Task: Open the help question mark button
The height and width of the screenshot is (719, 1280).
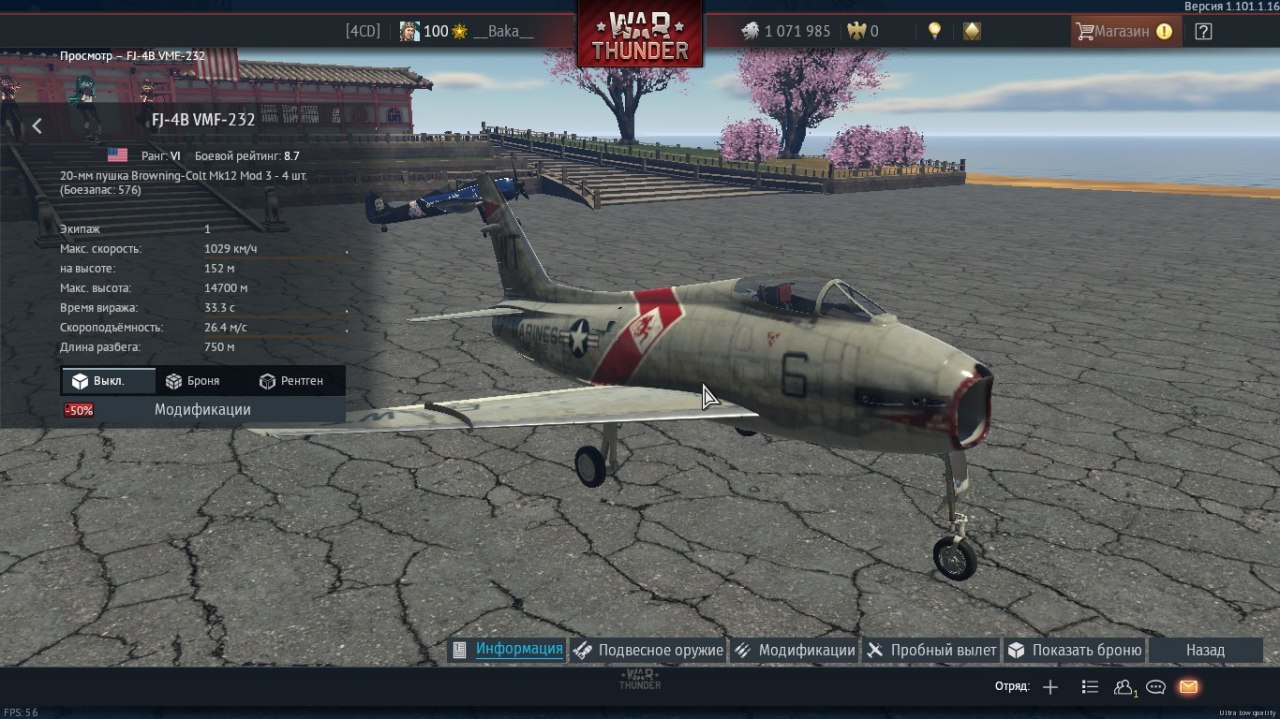Action: point(1203,31)
